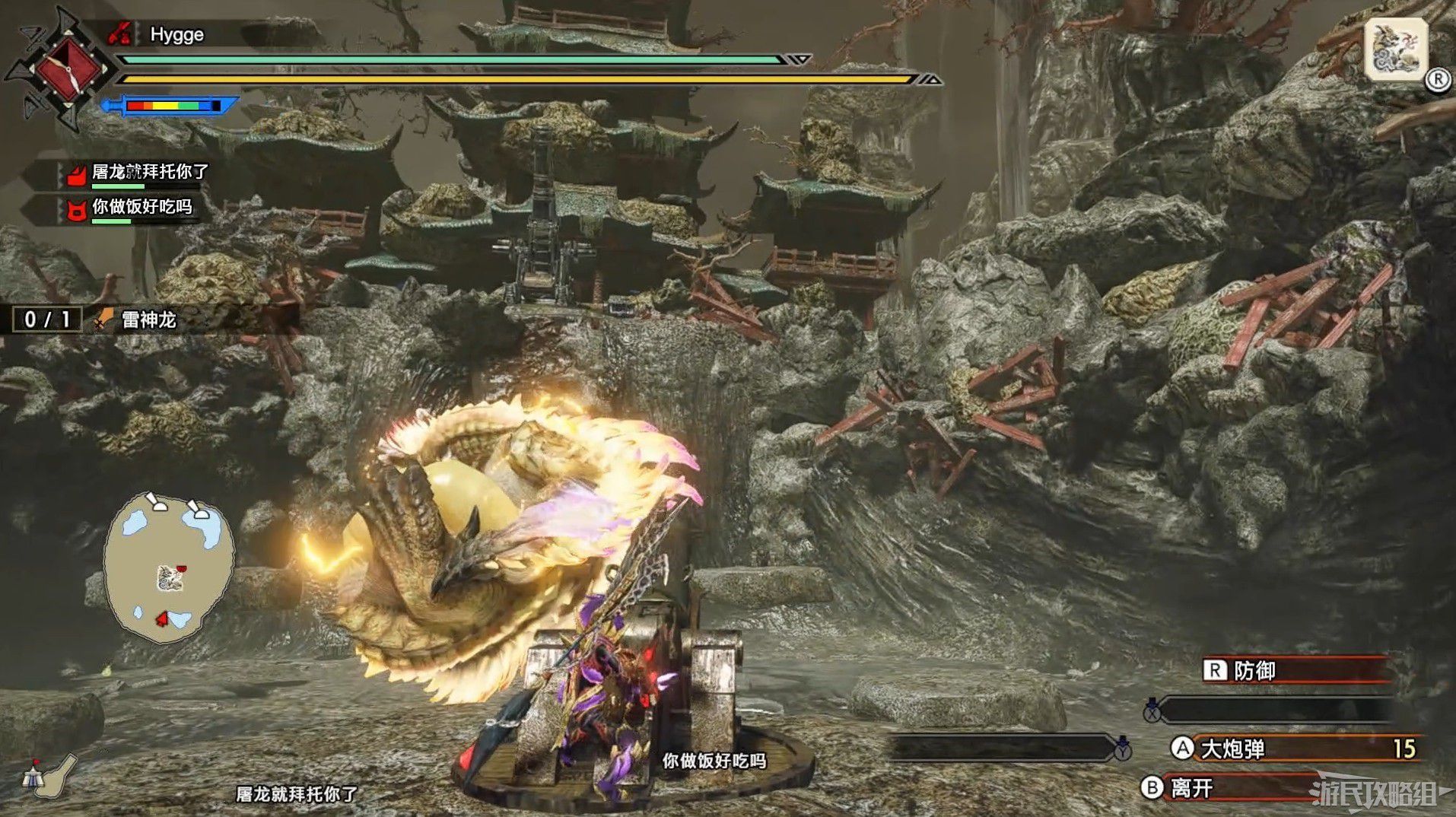
Task: Open the monster portrait icon
Action: point(1395,49)
